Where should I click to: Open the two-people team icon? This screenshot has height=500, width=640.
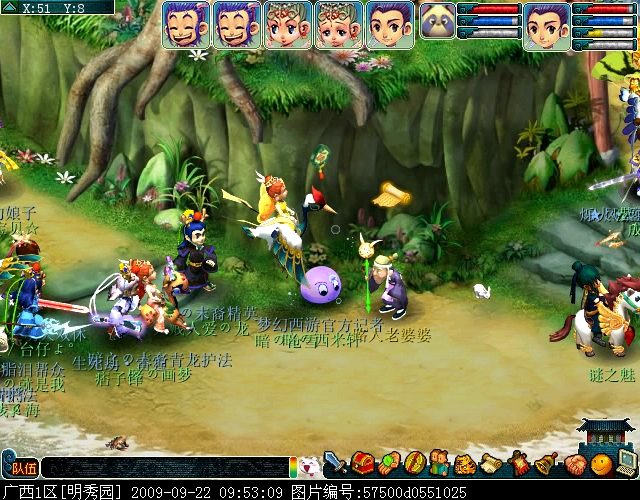coord(440,464)
